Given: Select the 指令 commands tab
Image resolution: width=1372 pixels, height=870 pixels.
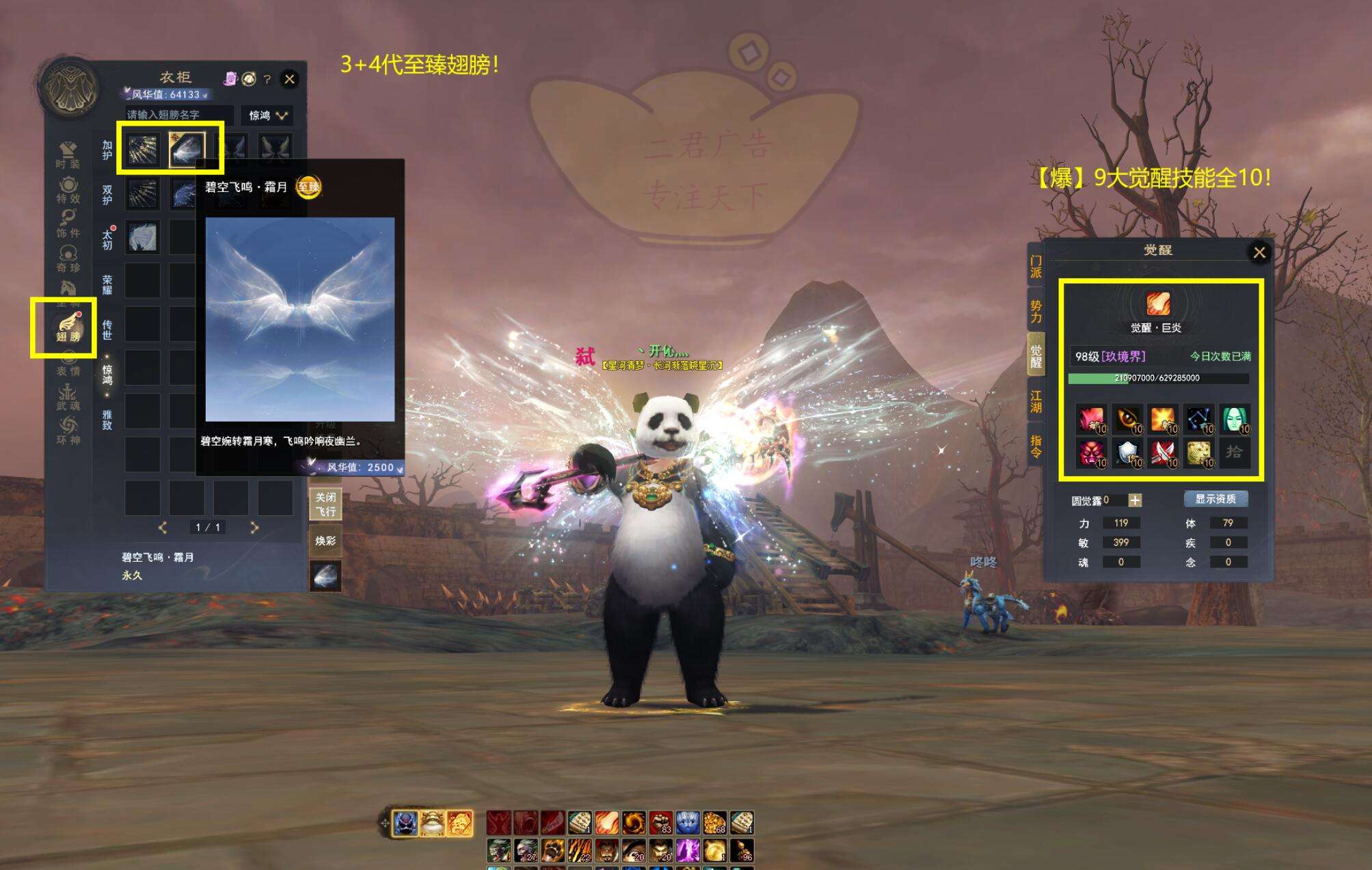Looking at the screenshot, I should 1036,446.
